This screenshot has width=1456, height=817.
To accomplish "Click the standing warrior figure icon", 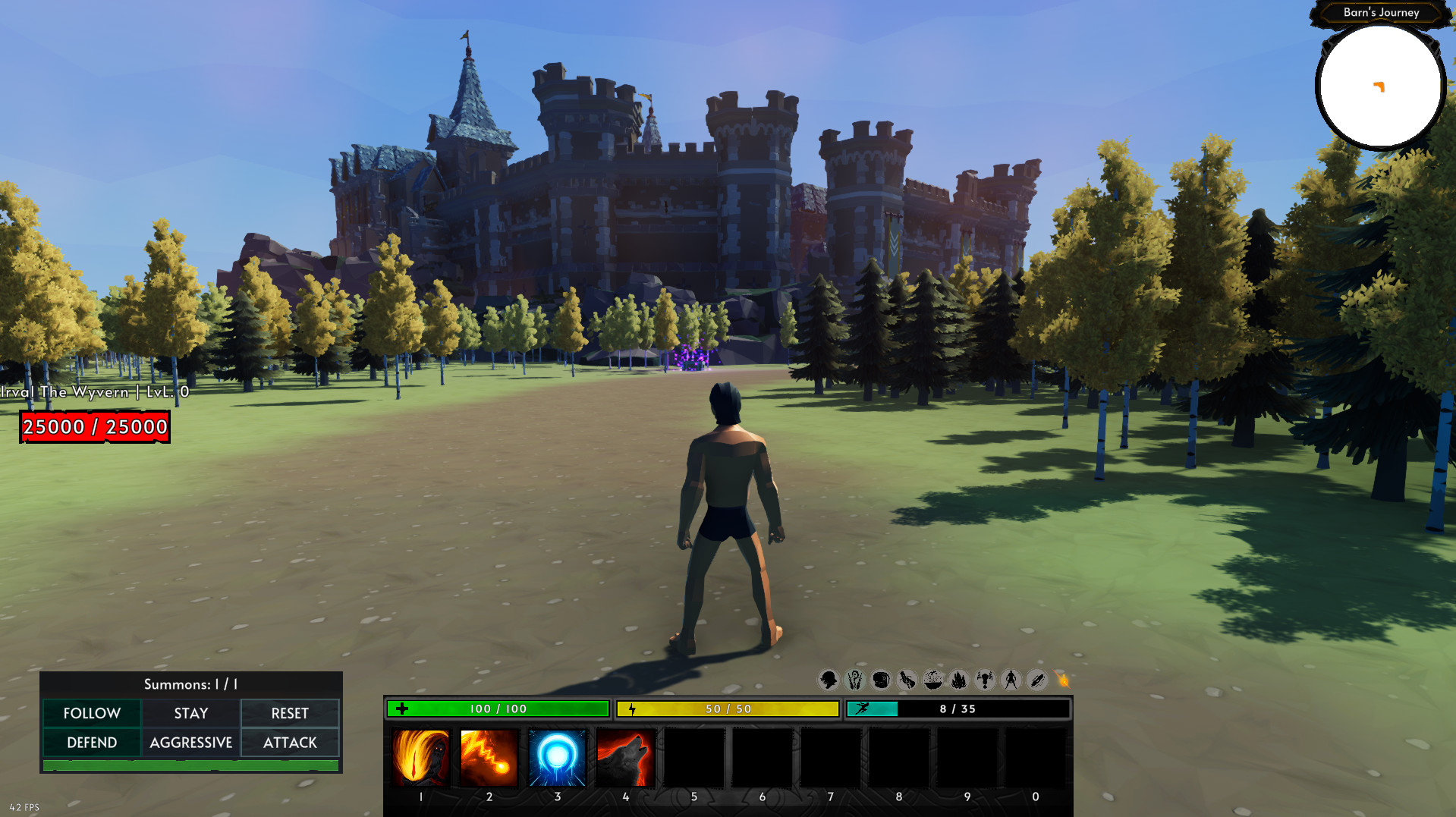I will (x=1011, y=680).
